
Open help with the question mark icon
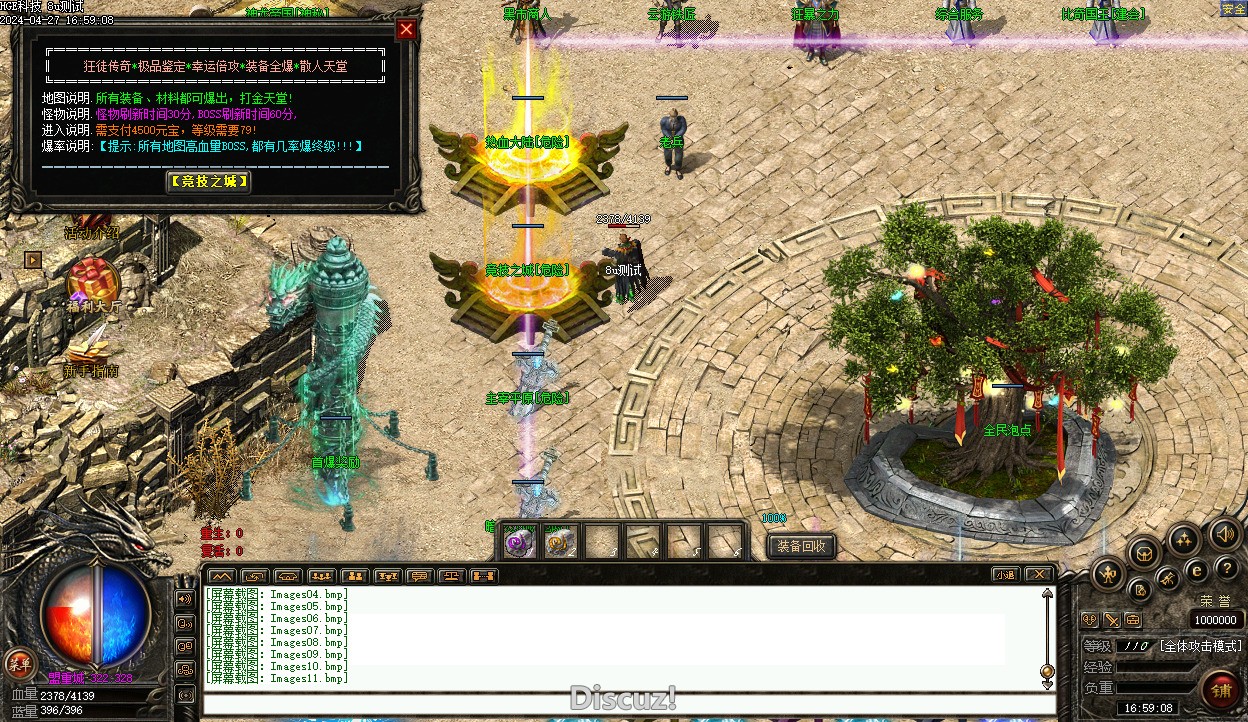(1227, 569)
